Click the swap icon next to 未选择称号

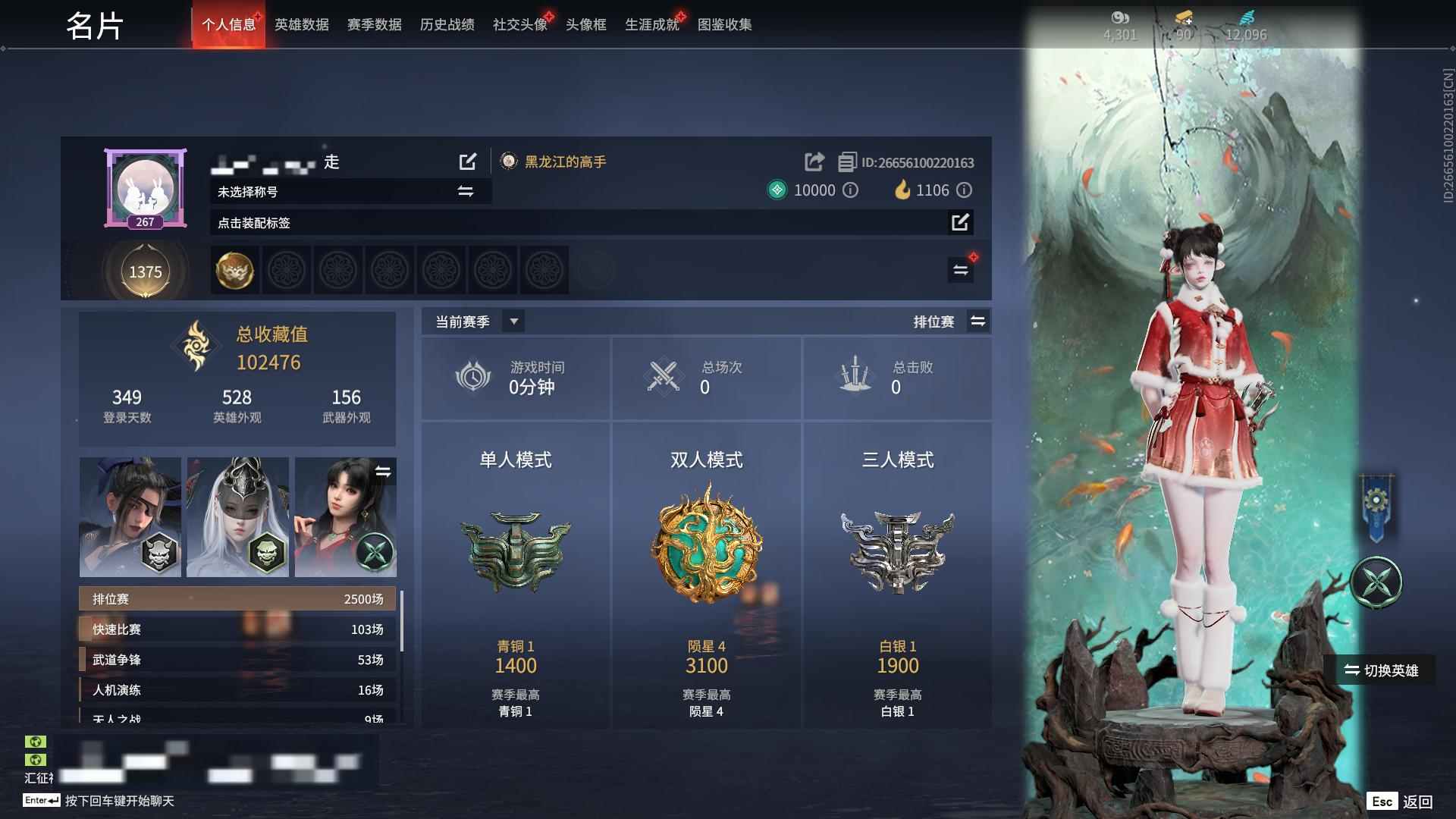tap(465, 191)
